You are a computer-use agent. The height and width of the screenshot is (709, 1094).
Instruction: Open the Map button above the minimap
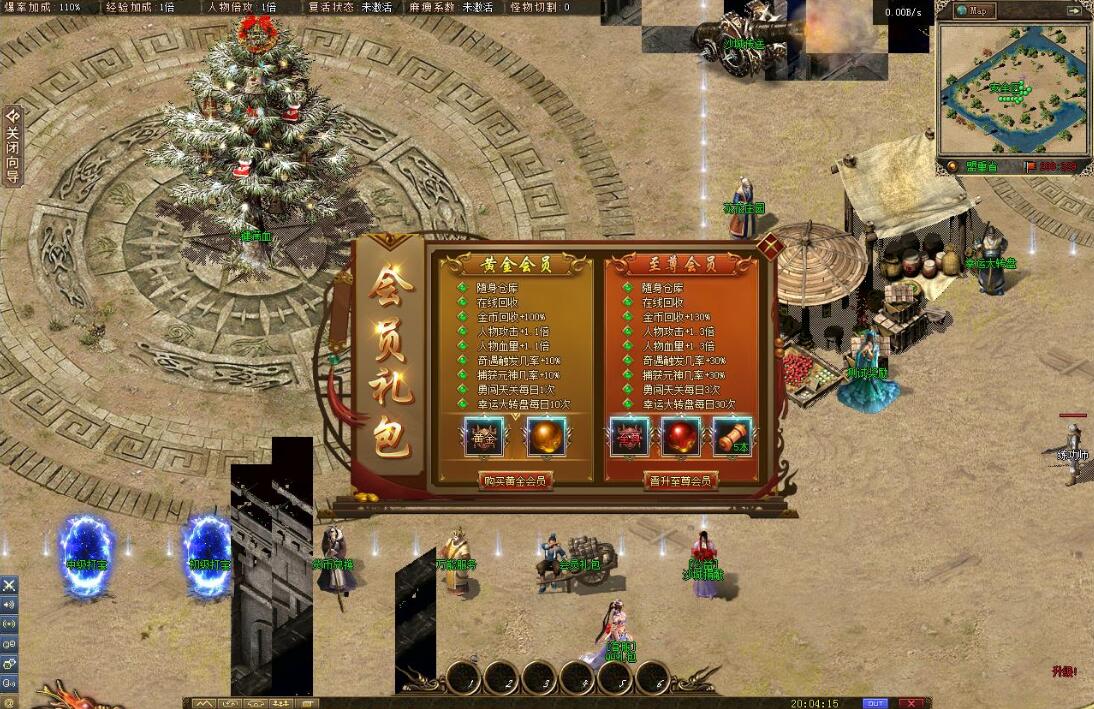975,11
